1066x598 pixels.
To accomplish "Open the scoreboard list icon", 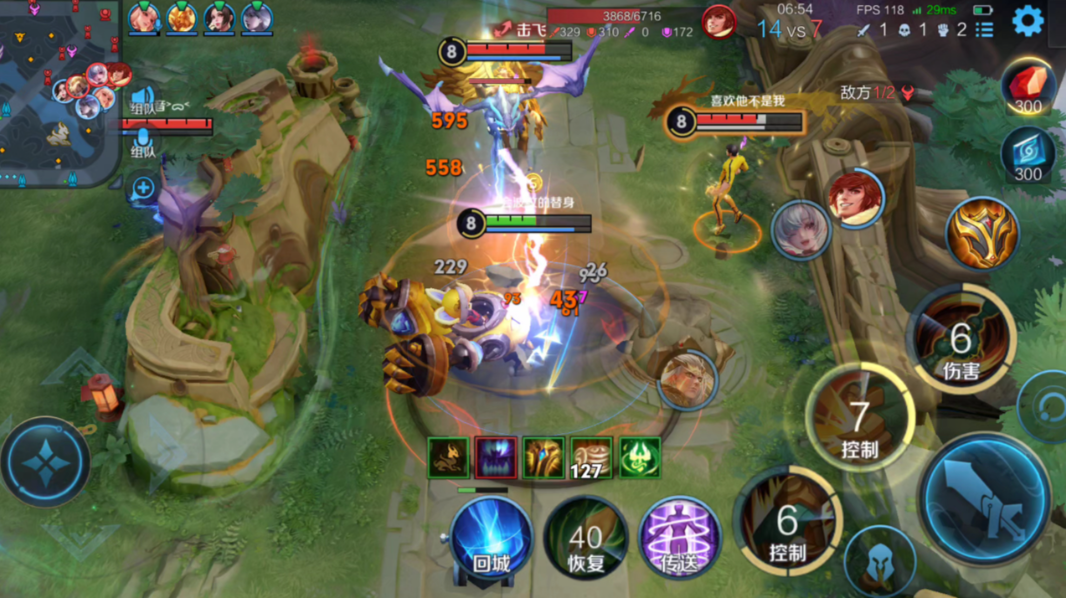I will [985, 30].
